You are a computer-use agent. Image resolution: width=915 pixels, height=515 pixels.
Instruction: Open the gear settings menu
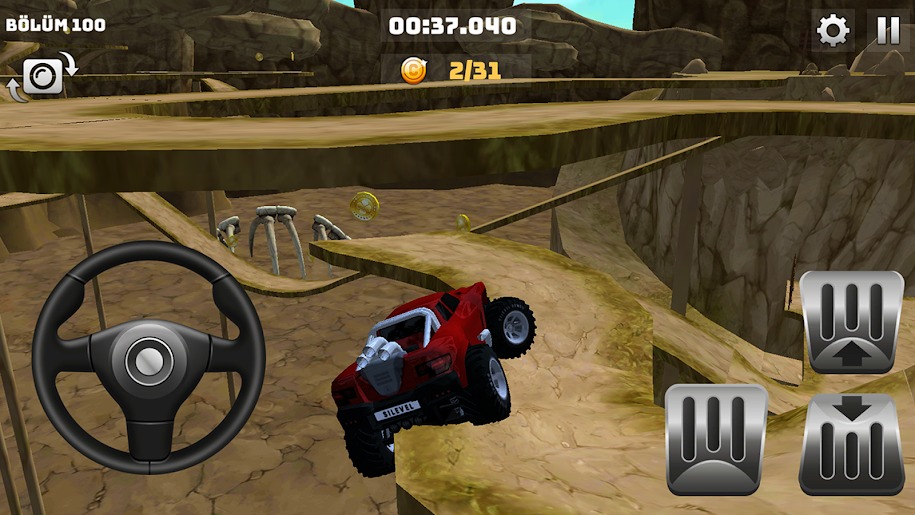(832, 31)
